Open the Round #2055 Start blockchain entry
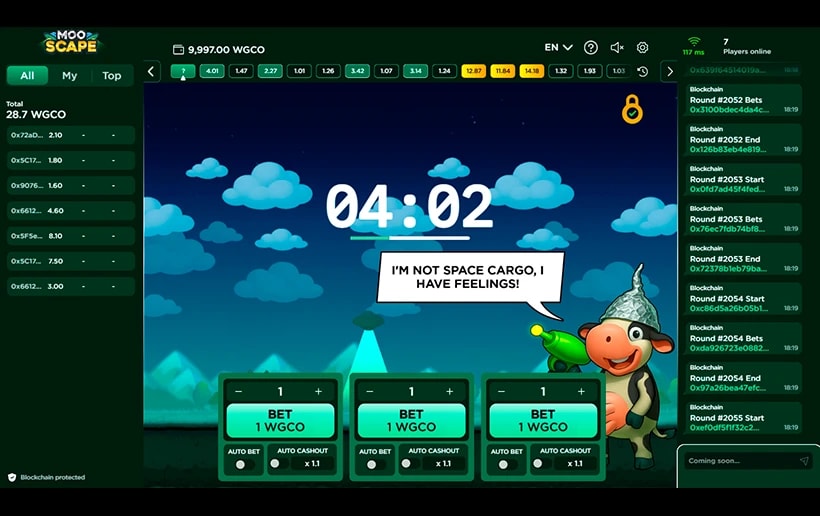The height and width of the screenshot is (516, 820). pyautogui.click(x=742, y=418)
